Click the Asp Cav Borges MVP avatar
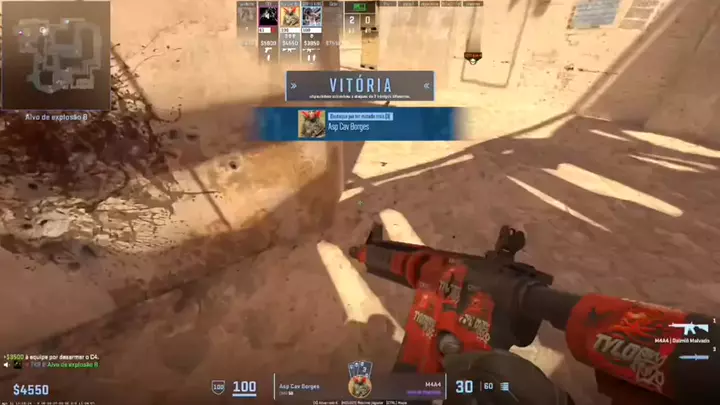 311,124
